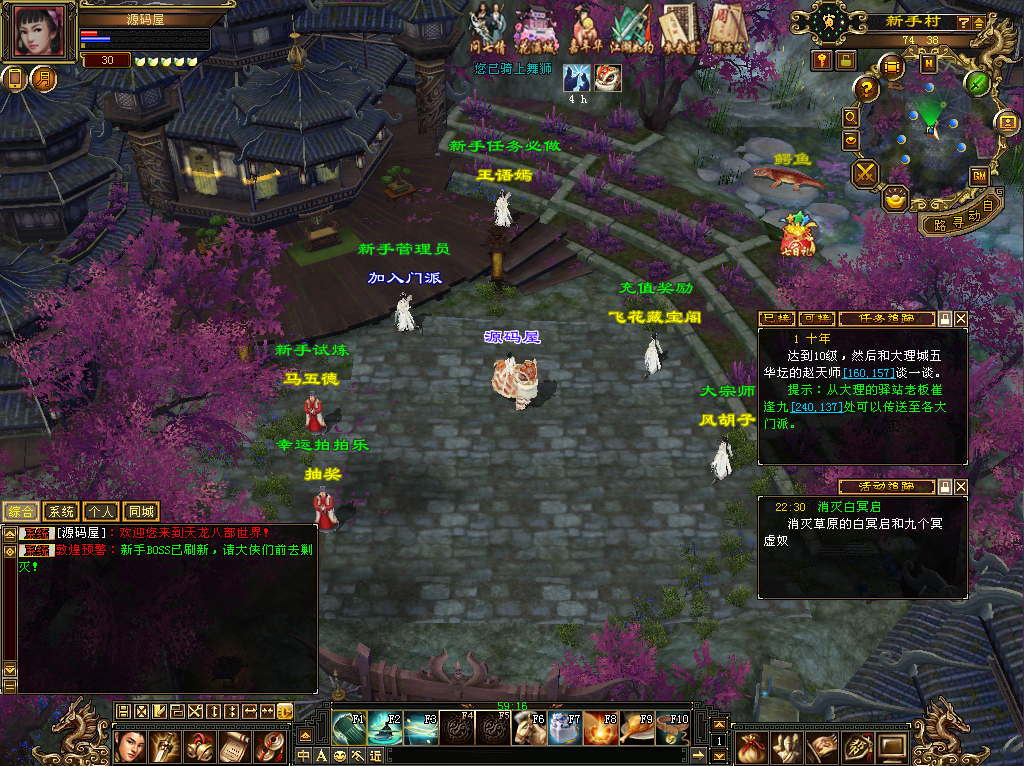Click the 自动寻路 auto-pathfinding button
The image size is (1024, 766).
(x=958, y=217)
